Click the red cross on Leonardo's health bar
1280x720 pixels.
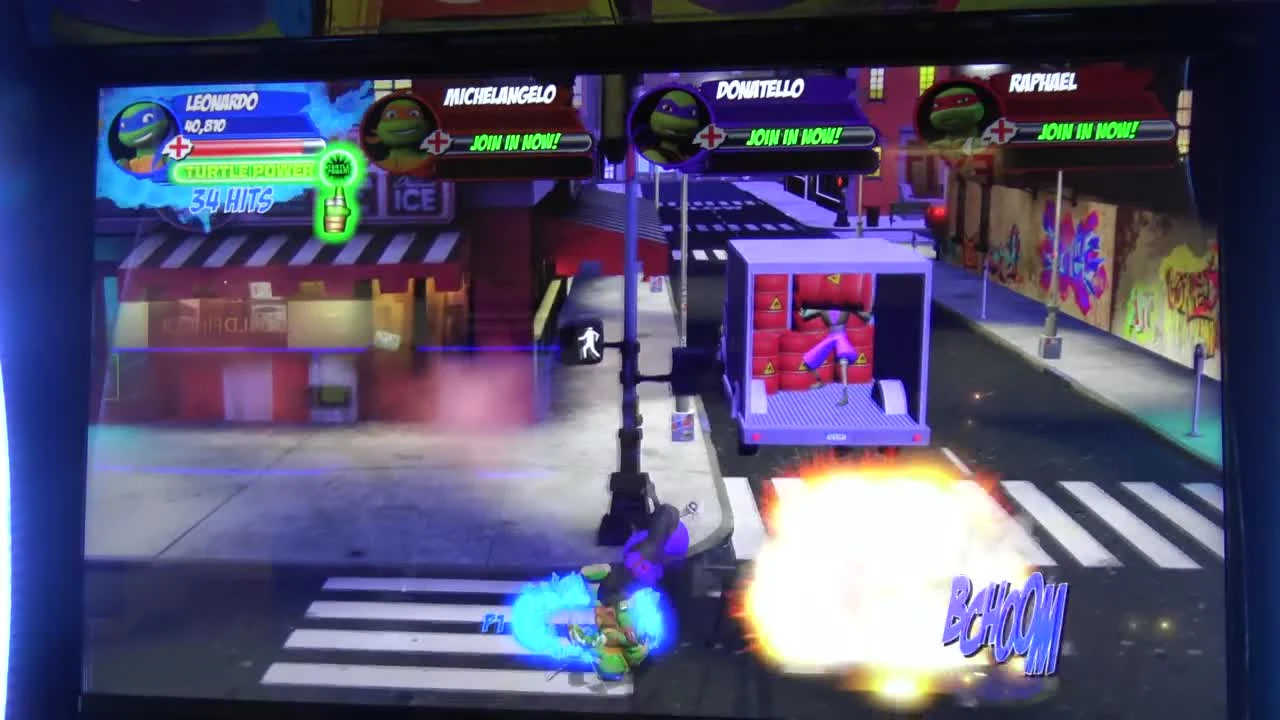[180, 150]
